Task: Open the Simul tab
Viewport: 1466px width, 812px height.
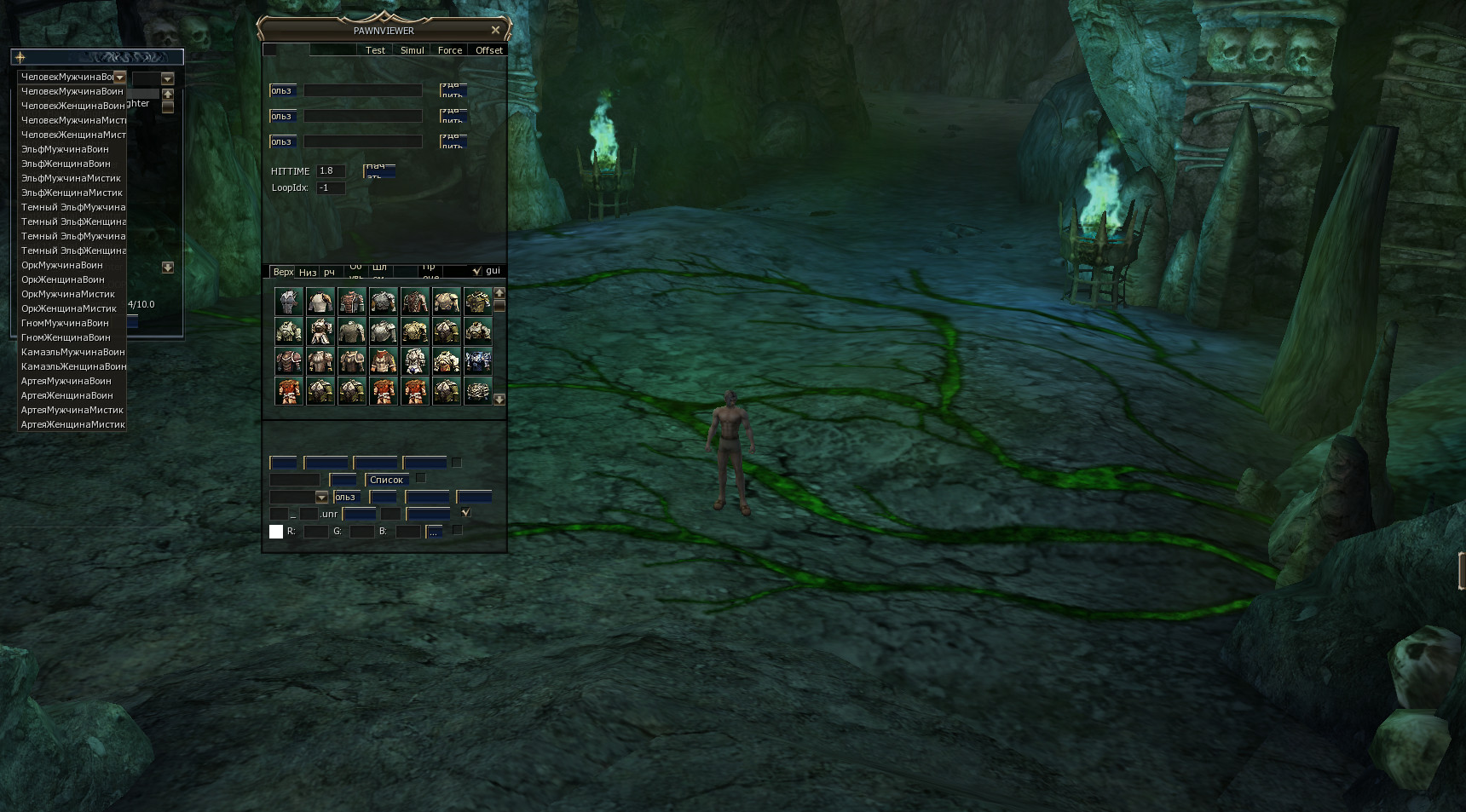Action: 412,50
